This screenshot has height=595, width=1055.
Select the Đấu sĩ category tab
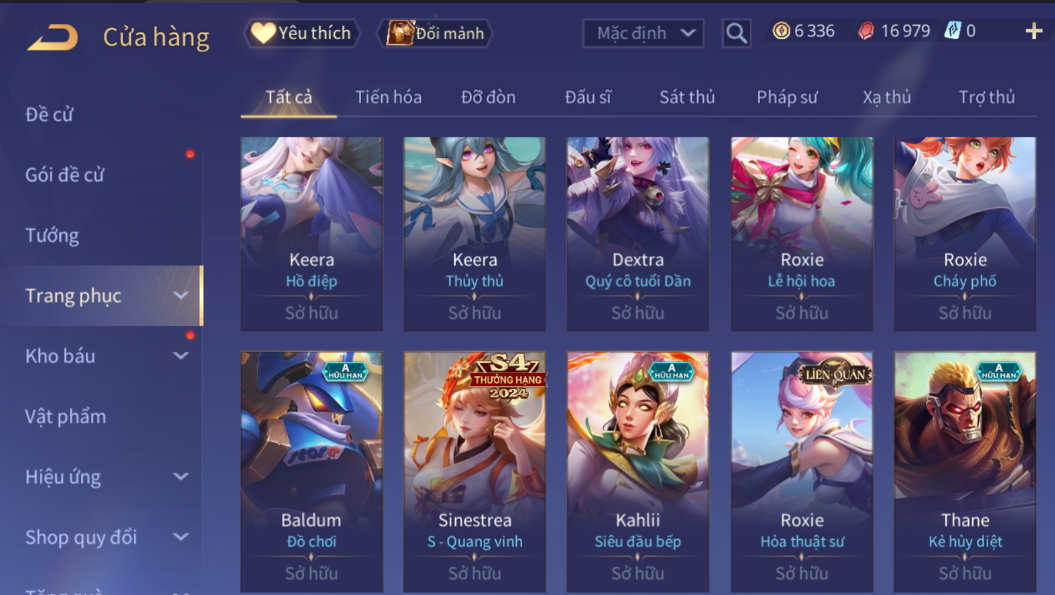[587, 97]
